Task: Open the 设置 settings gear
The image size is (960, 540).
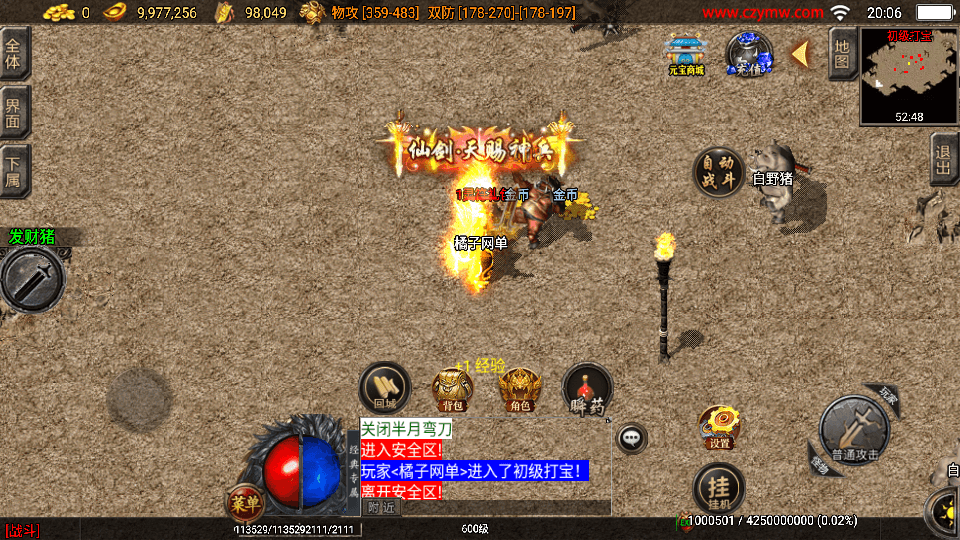Action: [719, 427]
